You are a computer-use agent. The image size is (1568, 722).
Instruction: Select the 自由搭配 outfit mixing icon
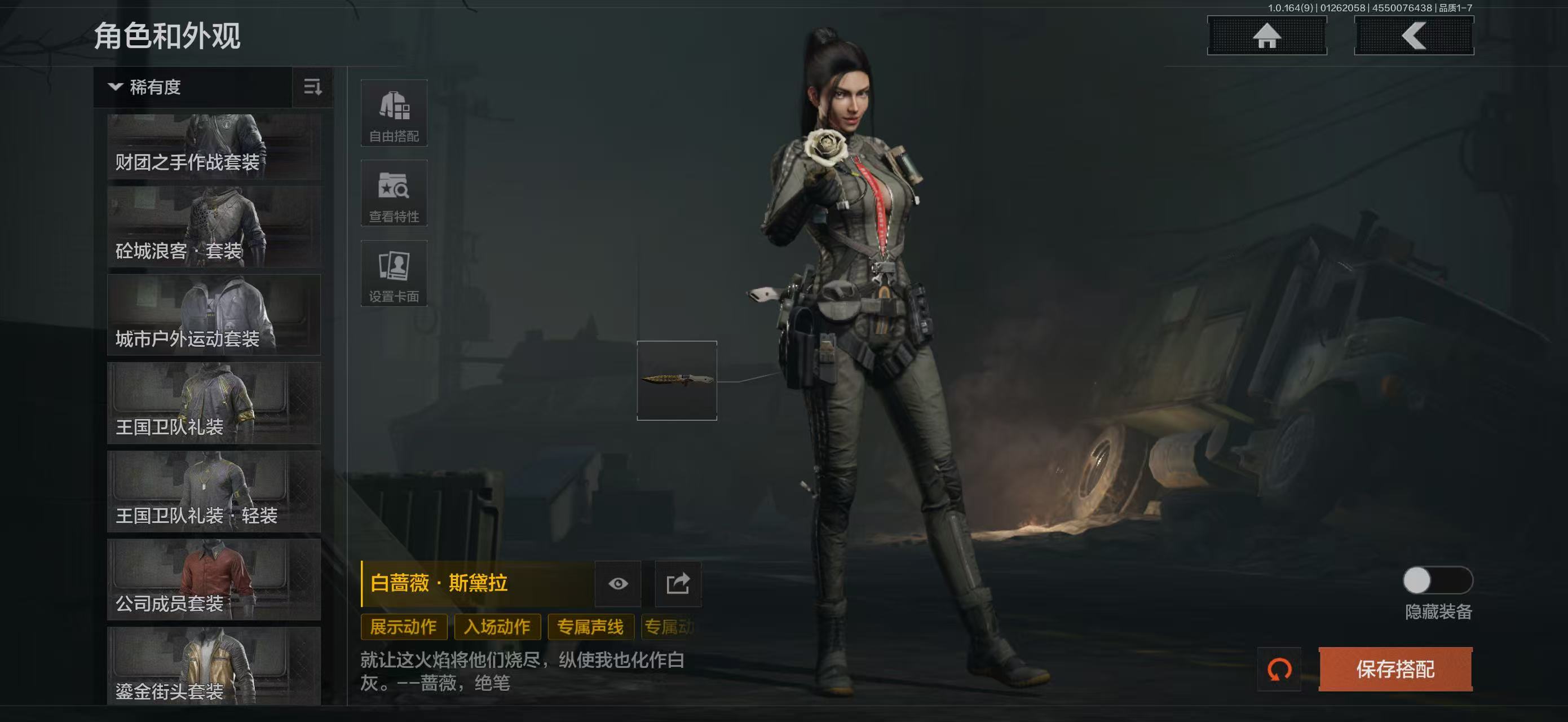(394, 113)
